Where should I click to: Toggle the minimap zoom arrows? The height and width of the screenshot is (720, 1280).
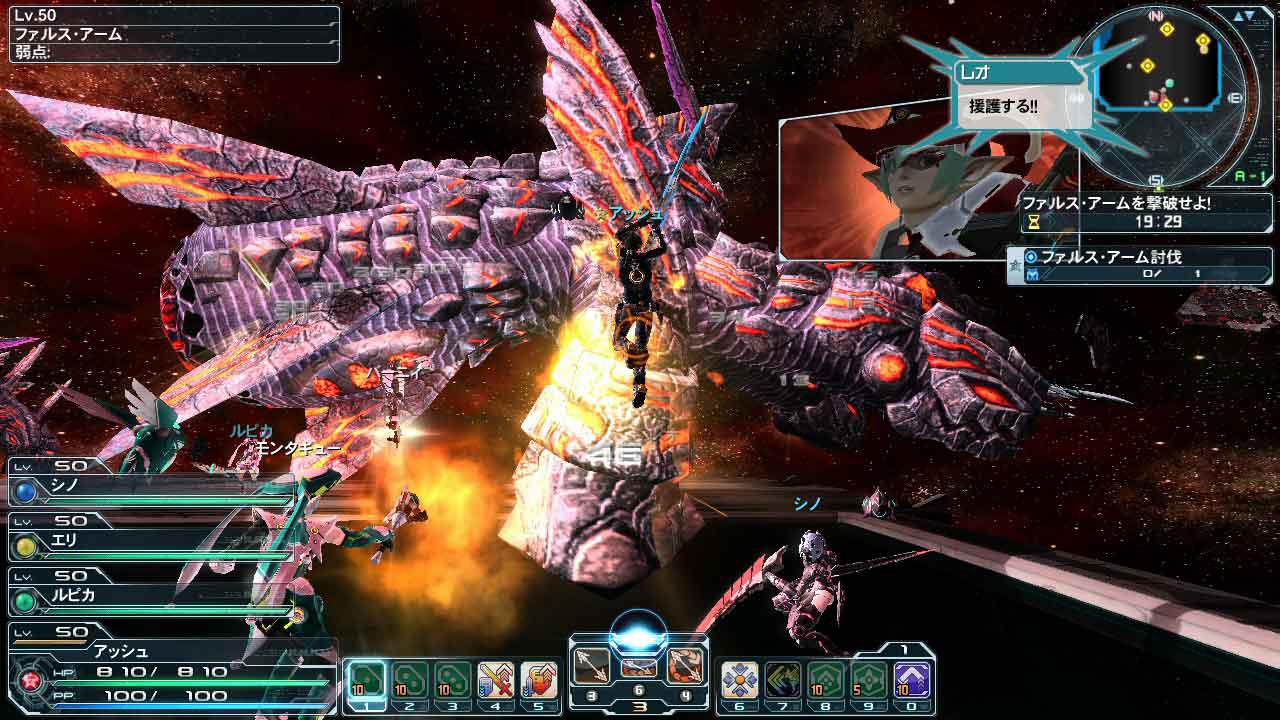click(x=1243, y=16)
